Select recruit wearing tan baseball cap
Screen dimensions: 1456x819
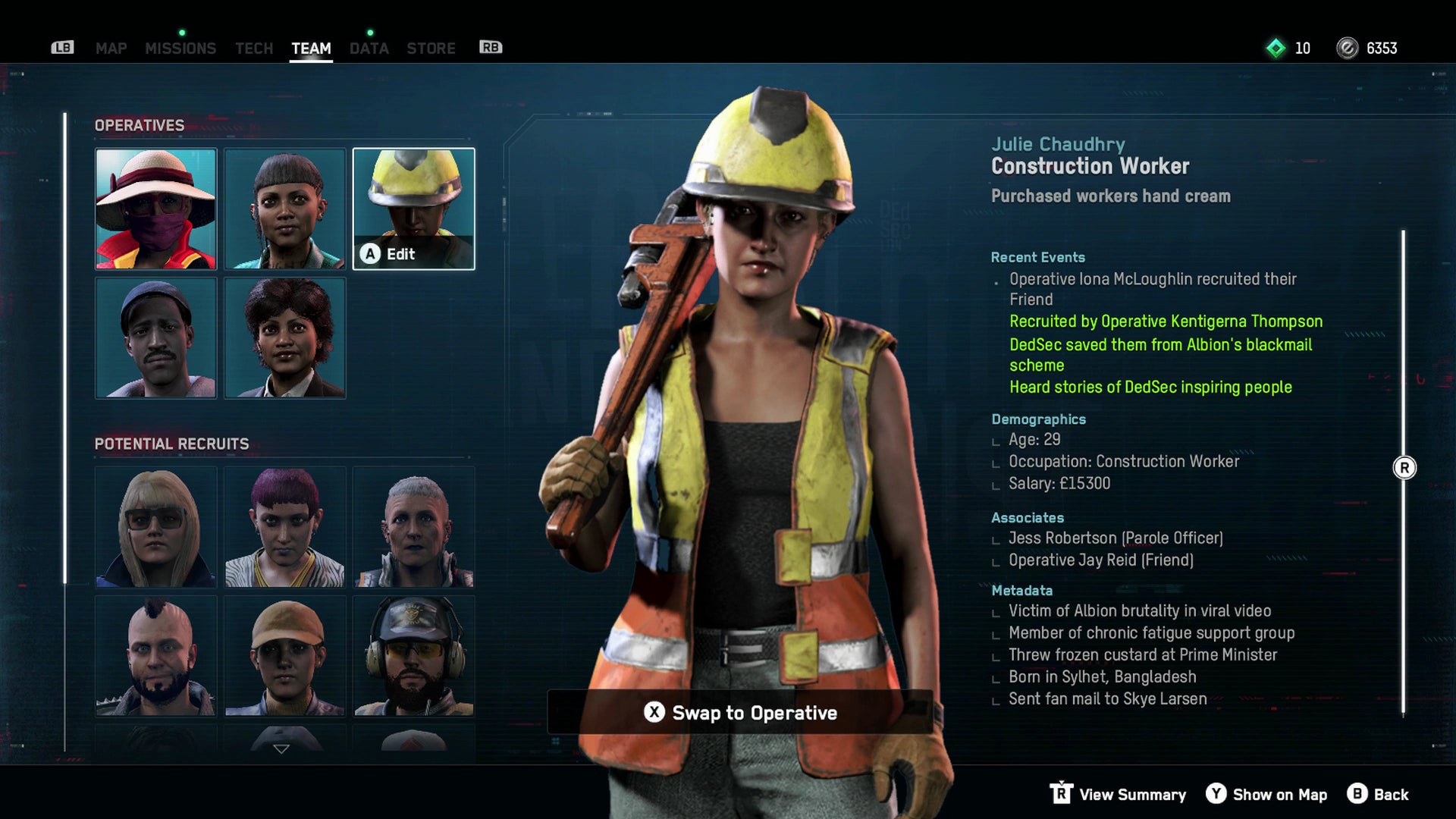tap(284, 657)
